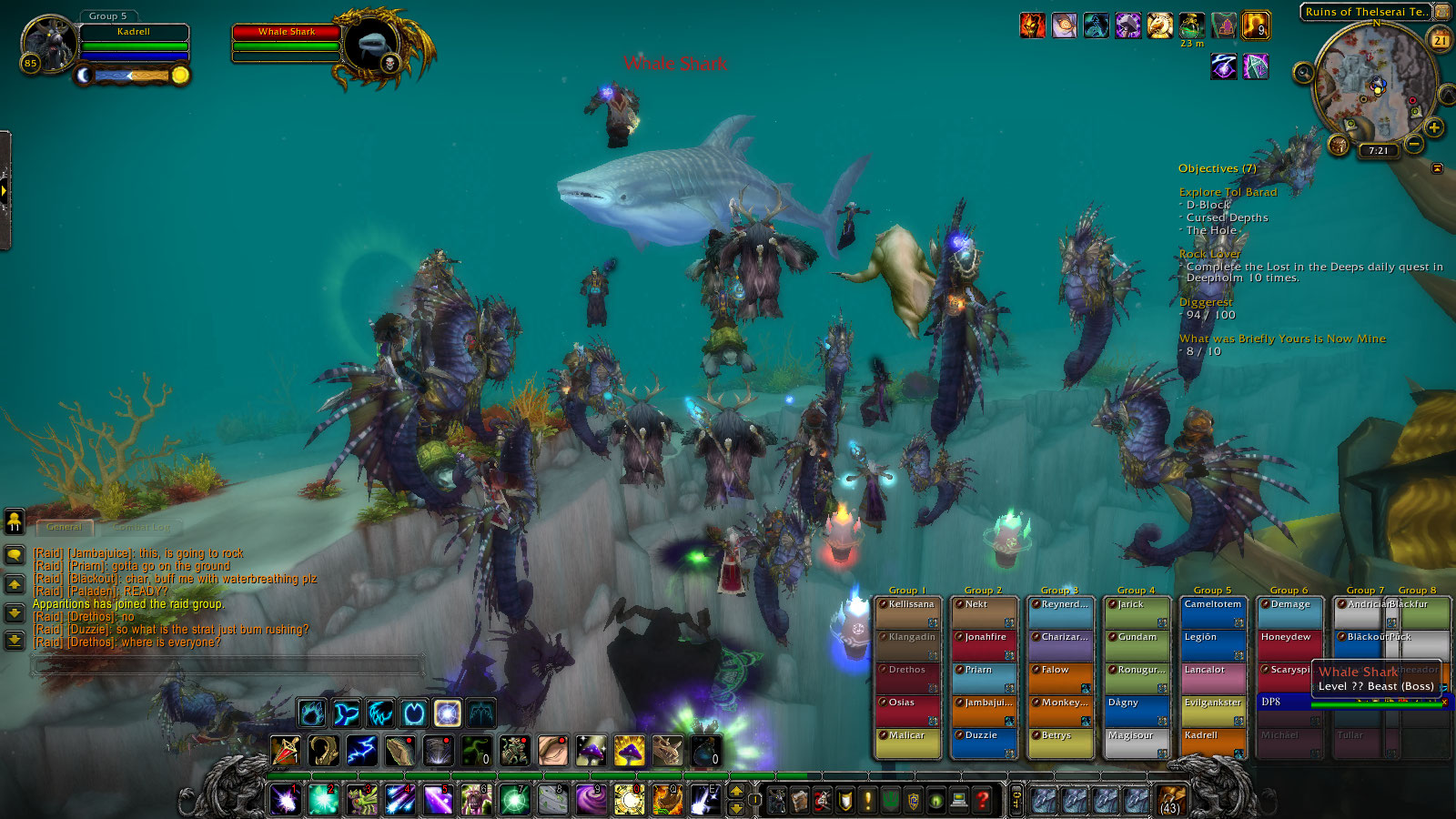The width and height of the screenshot is (1456, 819).
Task: Click the yellow exclamation quest log button
Action: click(x=867, y=800)
